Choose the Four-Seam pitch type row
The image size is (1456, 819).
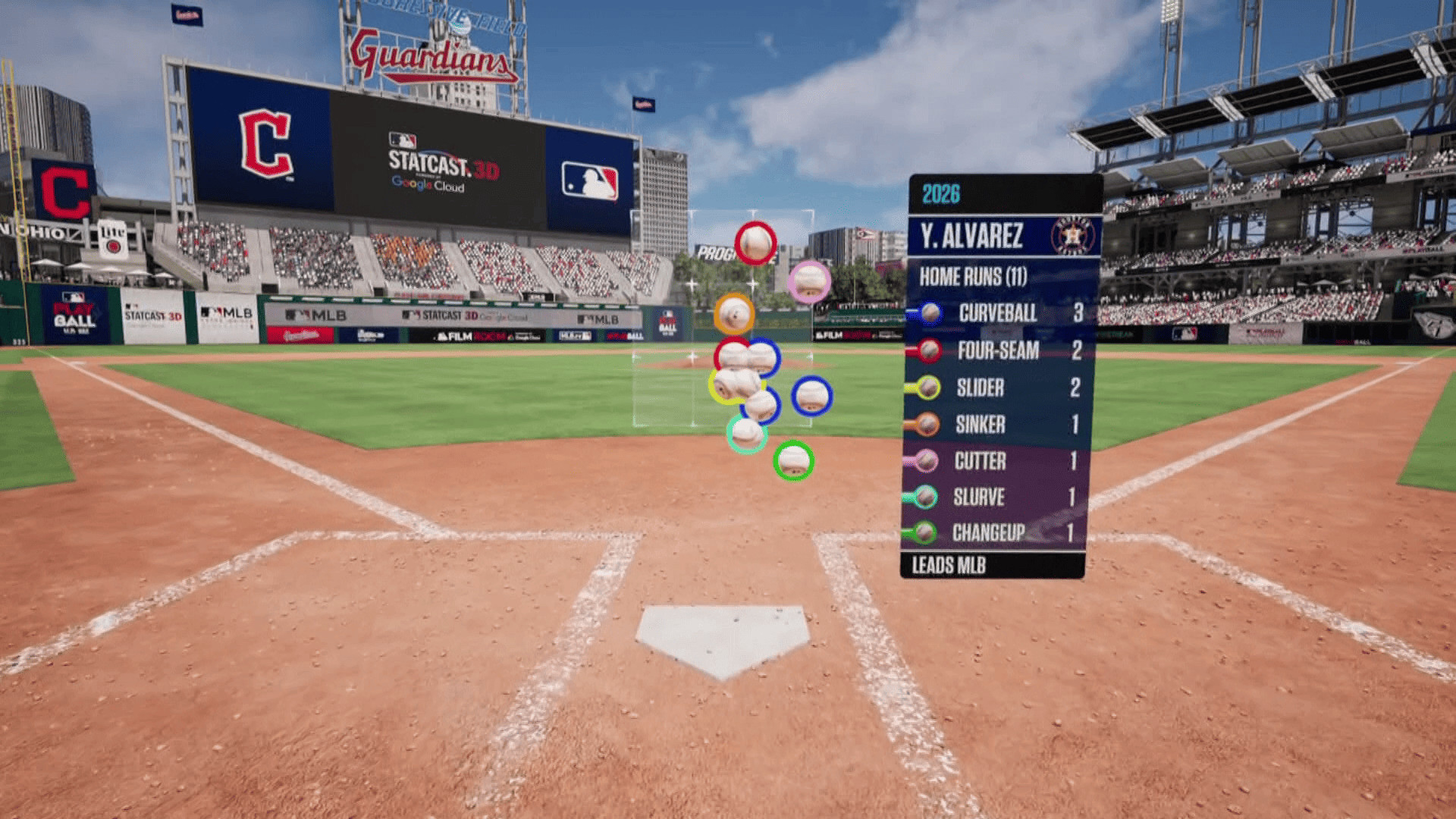click(997, 350)
